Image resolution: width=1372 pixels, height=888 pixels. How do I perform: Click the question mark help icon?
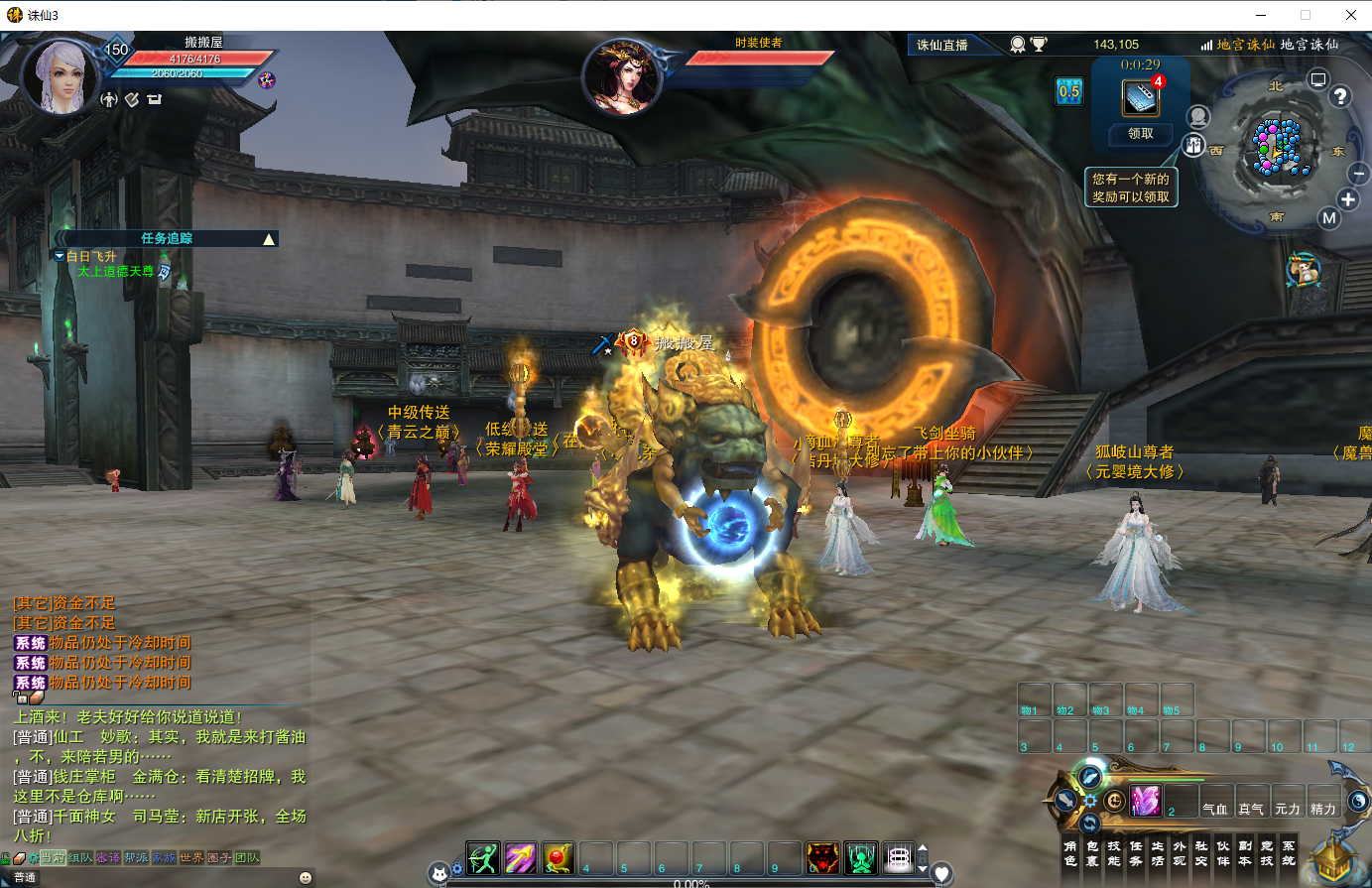pyautogui.click(x=1340, y=96)
